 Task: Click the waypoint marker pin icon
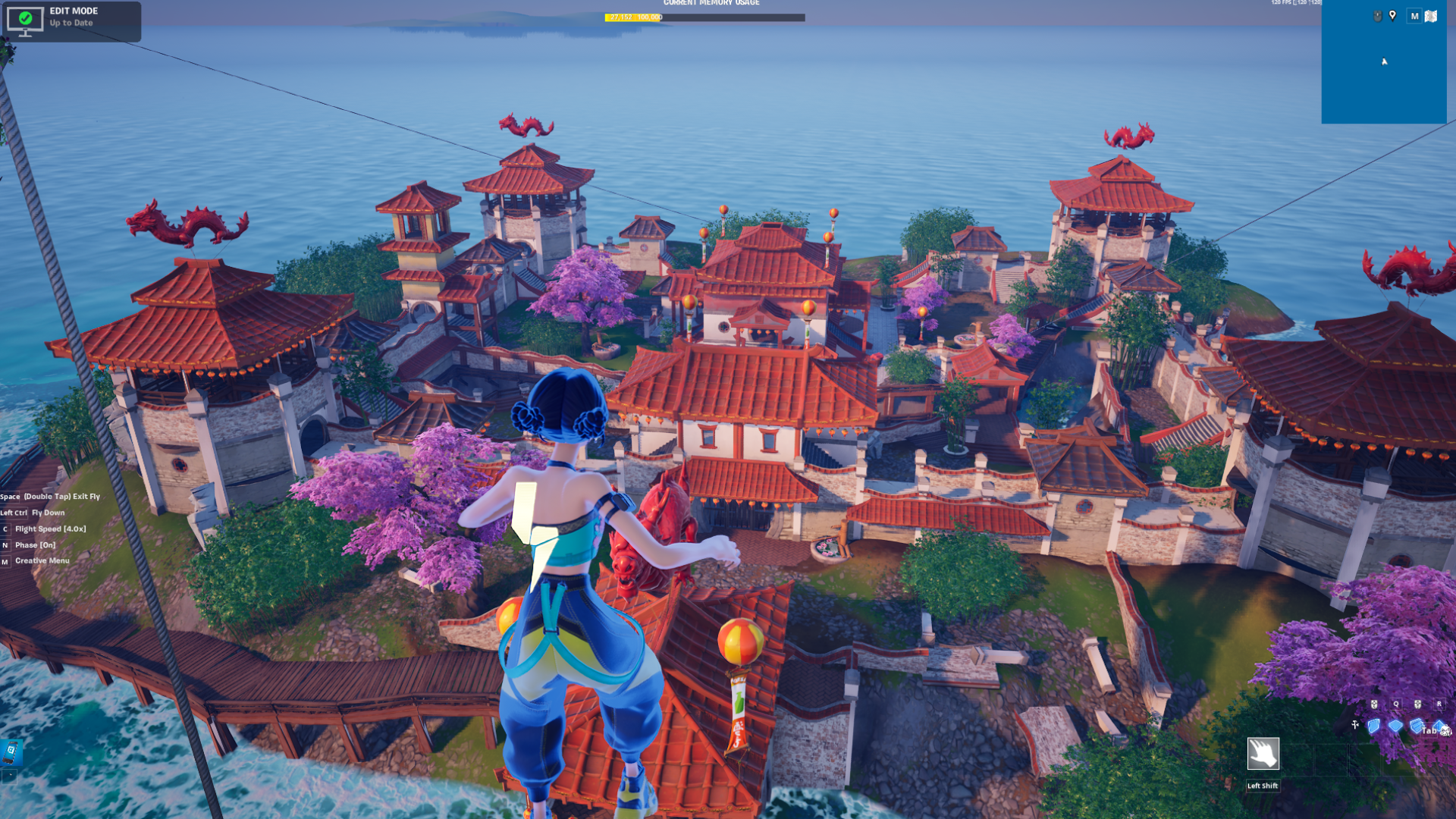coord(1392,16)
